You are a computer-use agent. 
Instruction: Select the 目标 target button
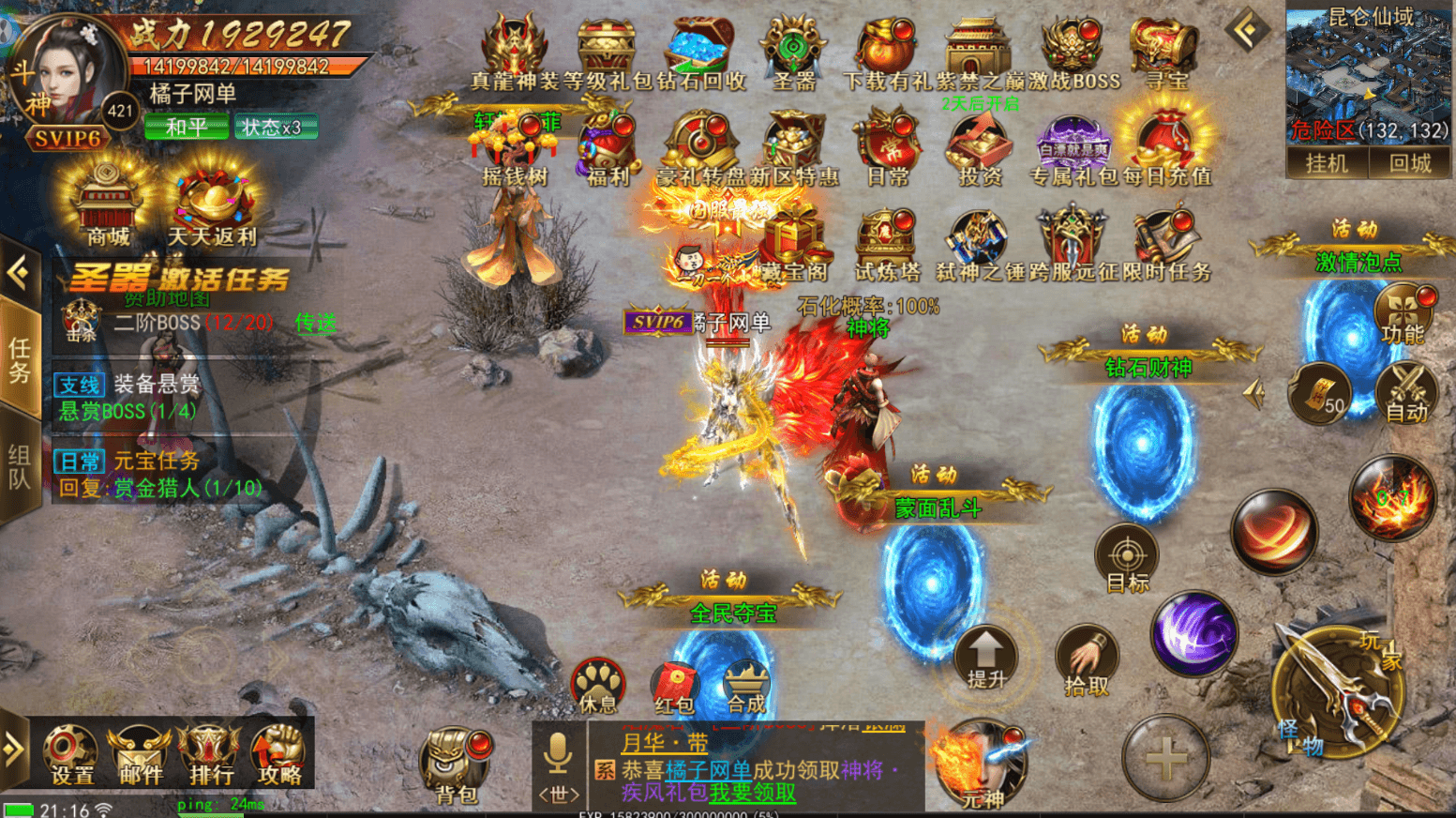1127,559
